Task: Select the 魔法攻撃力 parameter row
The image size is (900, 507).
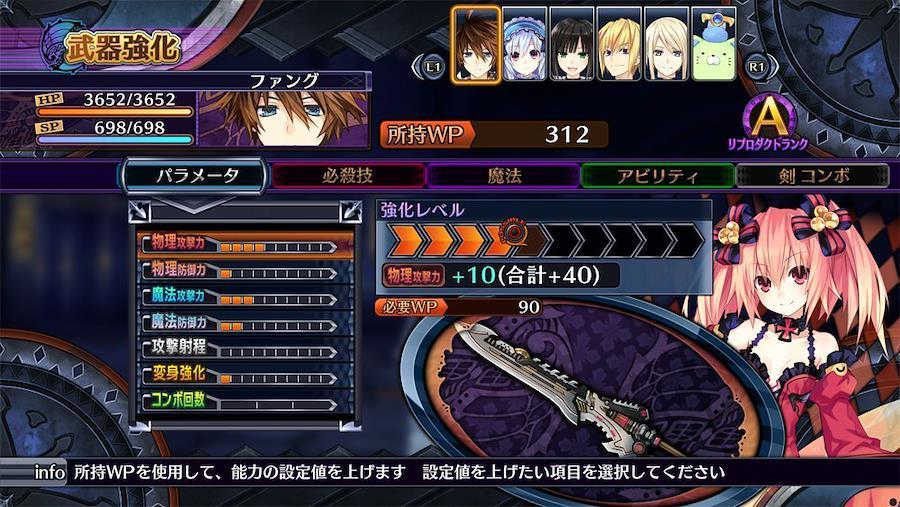Action: coord(245,297)
